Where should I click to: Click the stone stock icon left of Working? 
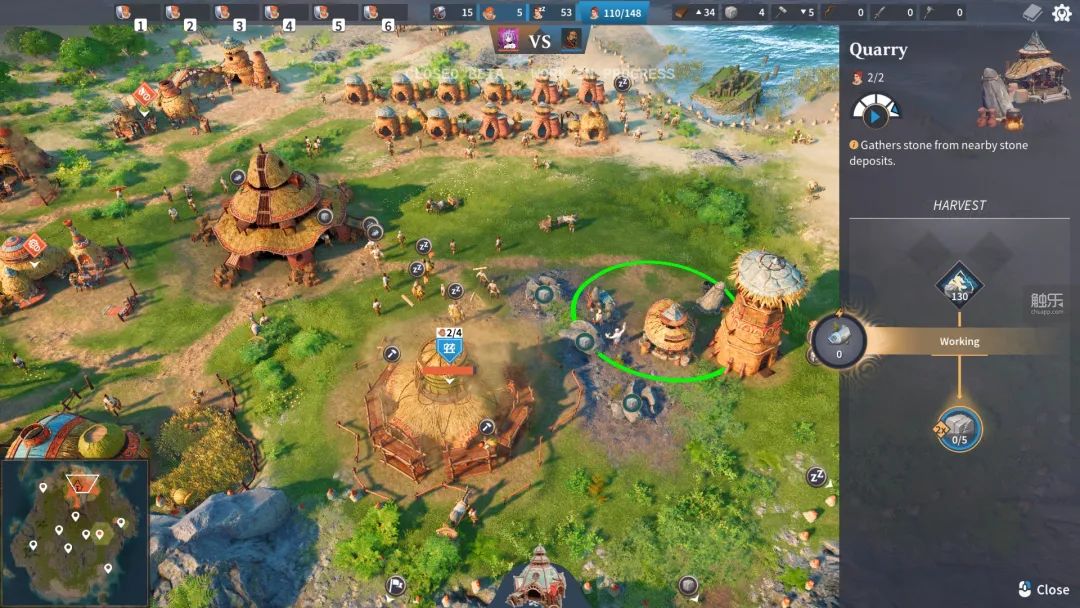[x=838, y=341]
